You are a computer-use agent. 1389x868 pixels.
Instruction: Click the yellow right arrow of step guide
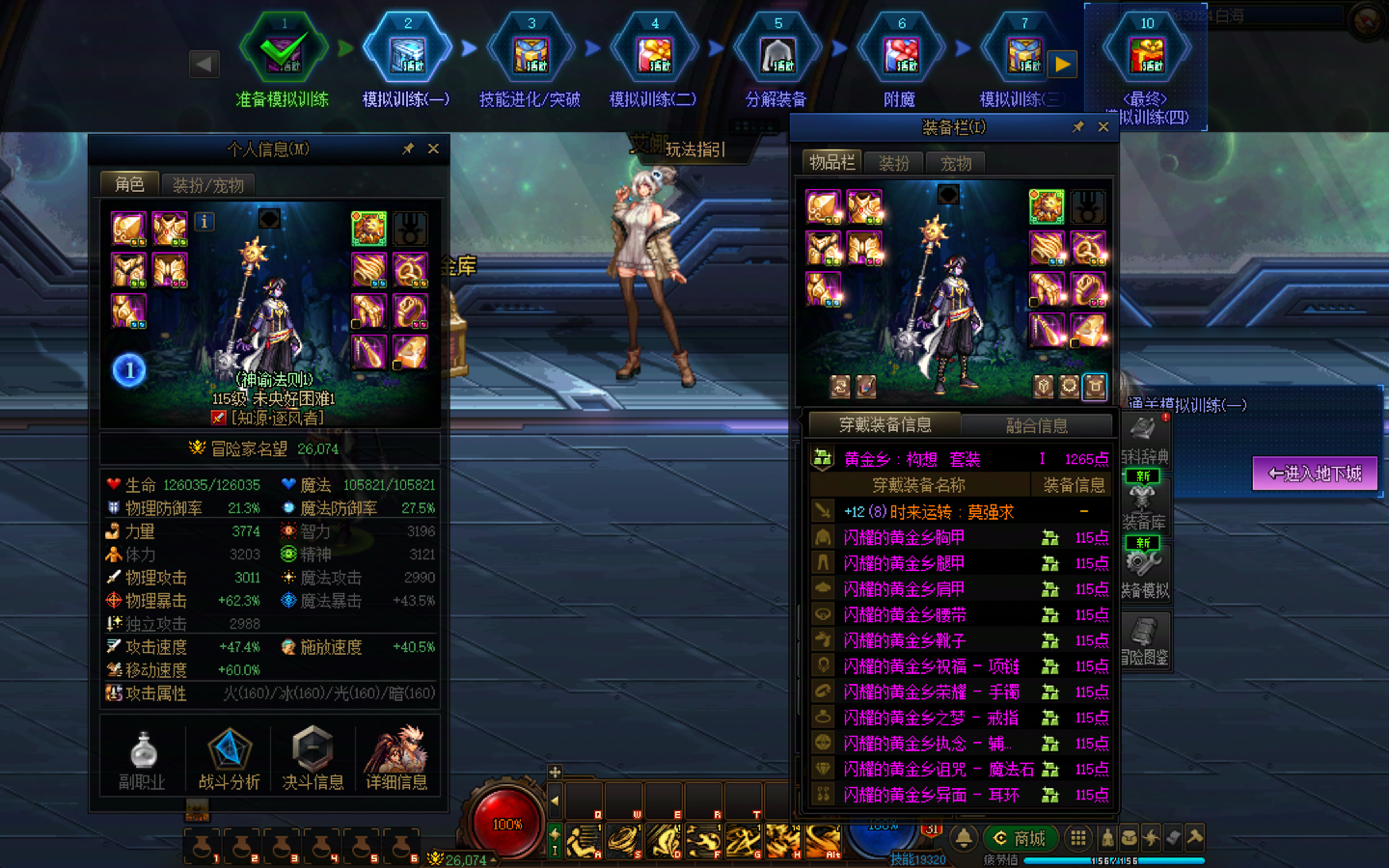tap(1063, 65)
